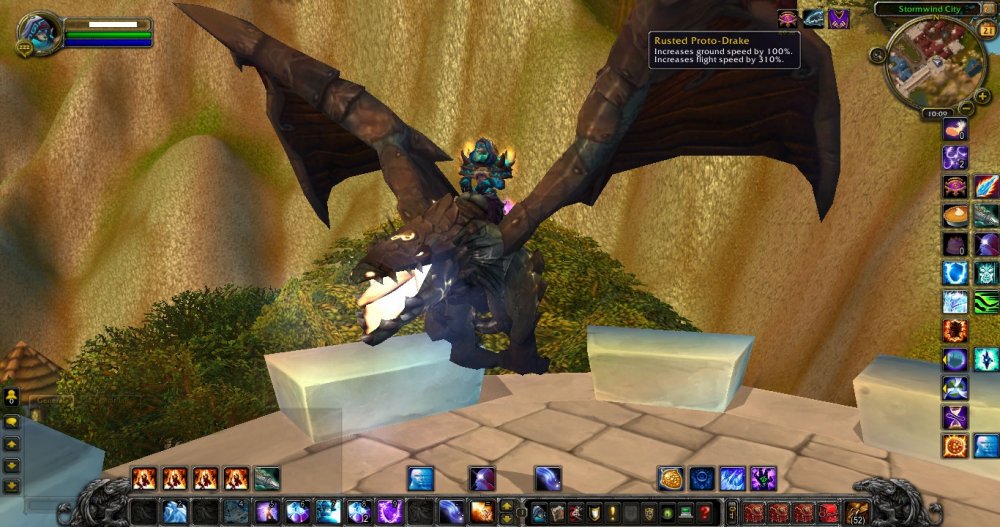The height and width of the screenshot is (527, 1000).
Task: Cast the fiery sun spell icon
Action: pos(955,446)
